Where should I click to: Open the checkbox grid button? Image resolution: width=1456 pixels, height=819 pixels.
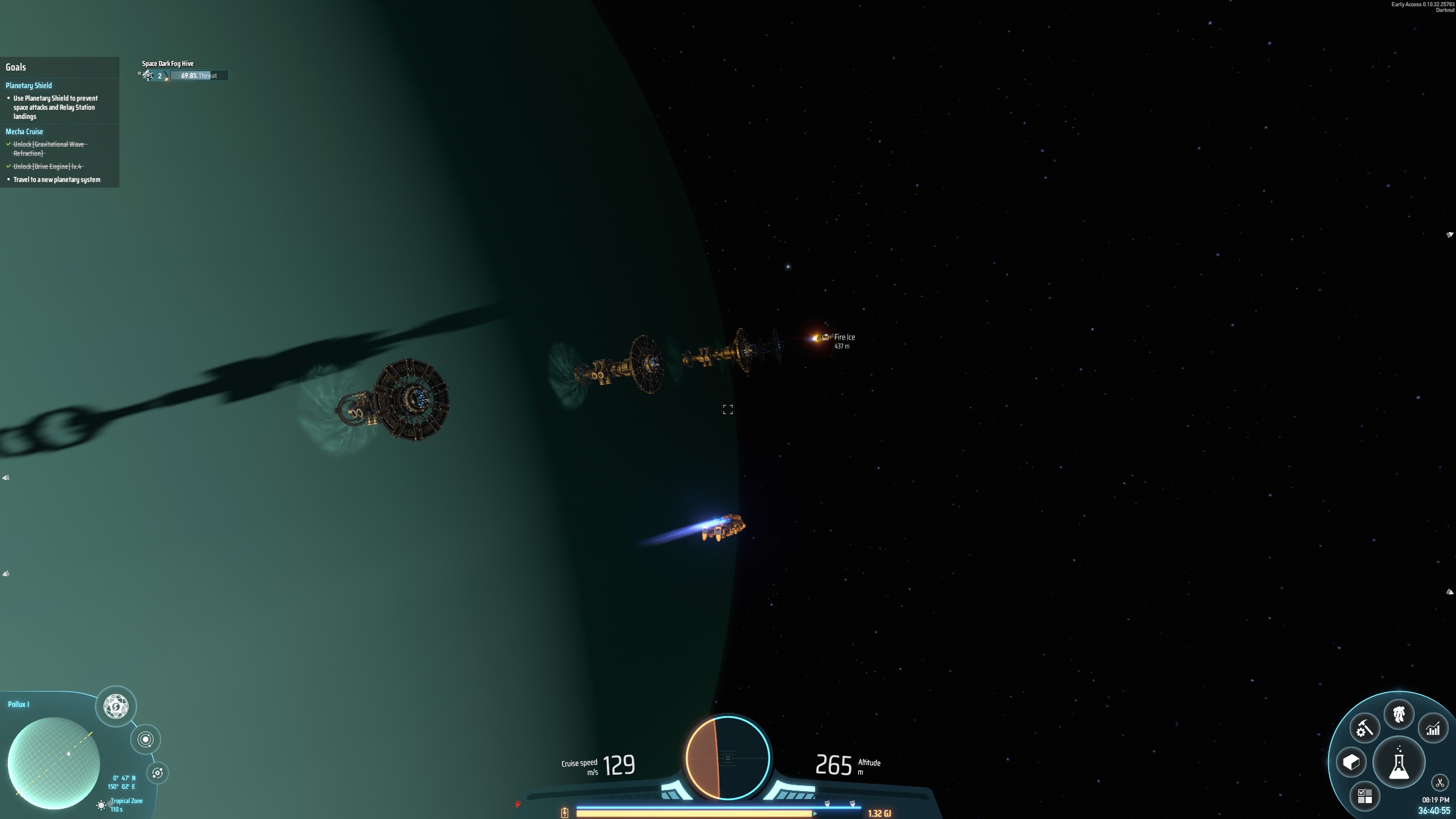click(1364, 796)
